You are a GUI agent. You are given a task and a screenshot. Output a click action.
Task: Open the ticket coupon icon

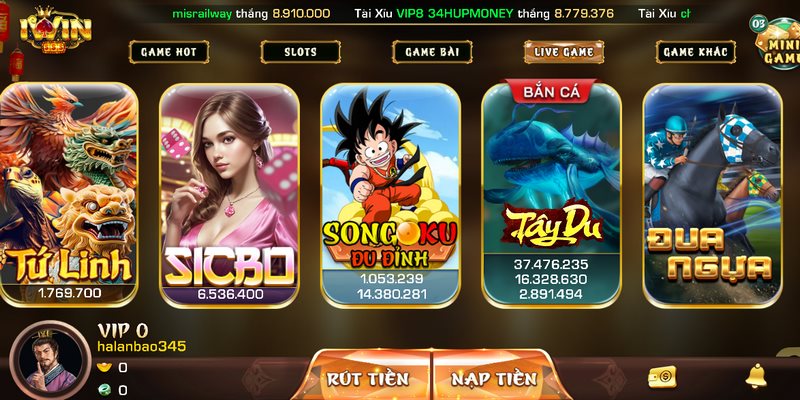(x=661, y=376)
